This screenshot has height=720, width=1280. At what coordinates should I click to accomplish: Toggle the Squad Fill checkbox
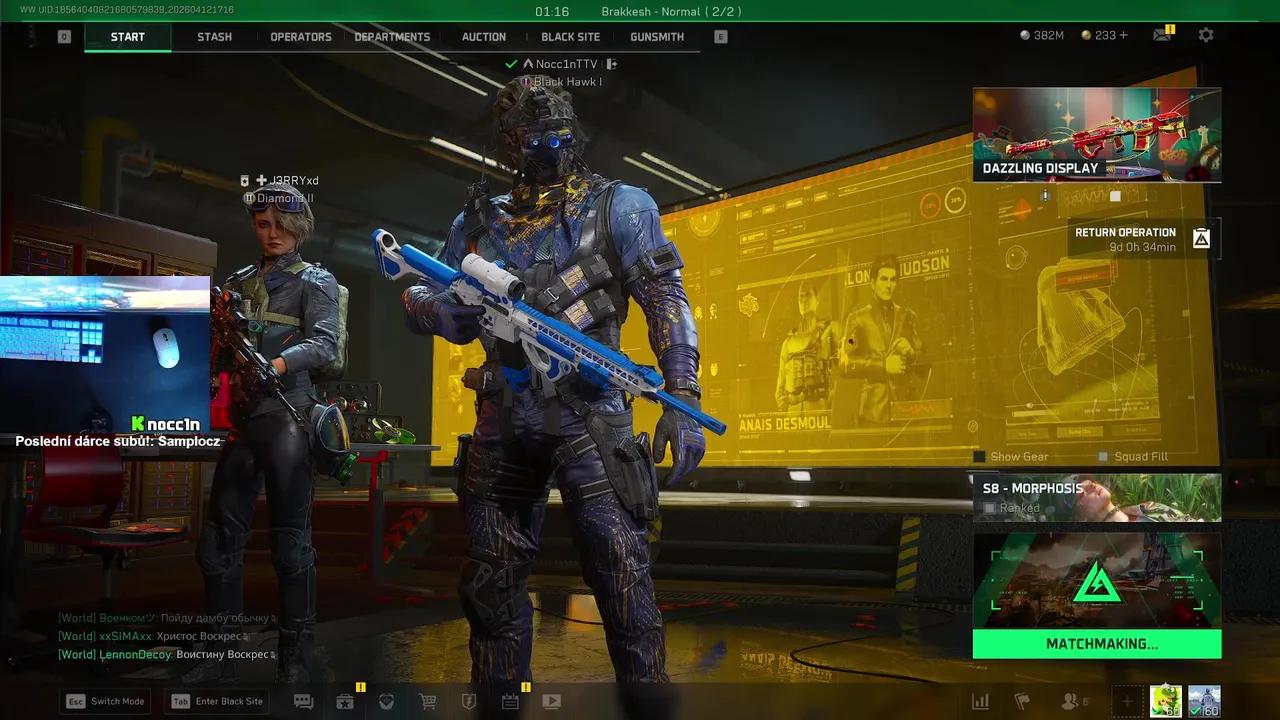pyautogui.click(x=1103, y=457)
